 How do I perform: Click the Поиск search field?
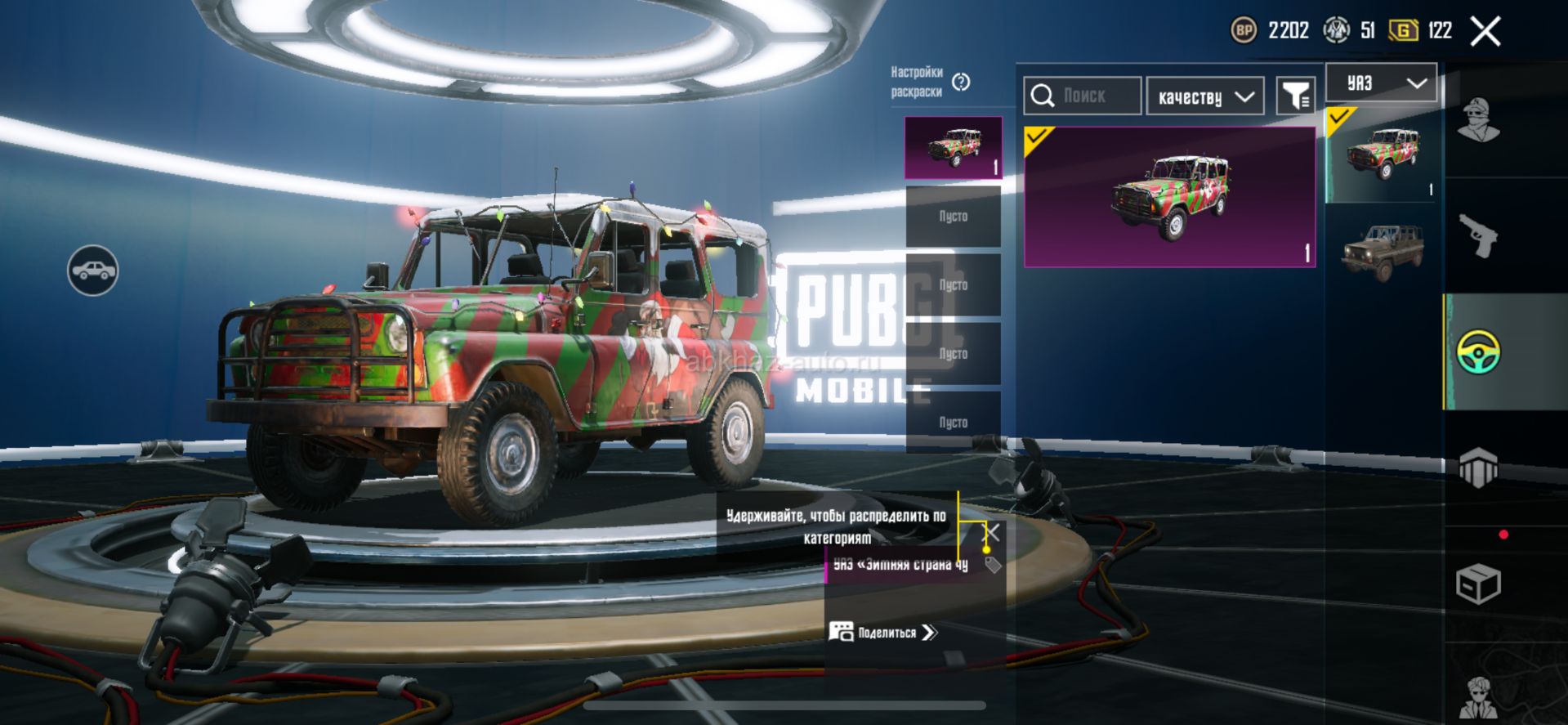[1082, 96]
